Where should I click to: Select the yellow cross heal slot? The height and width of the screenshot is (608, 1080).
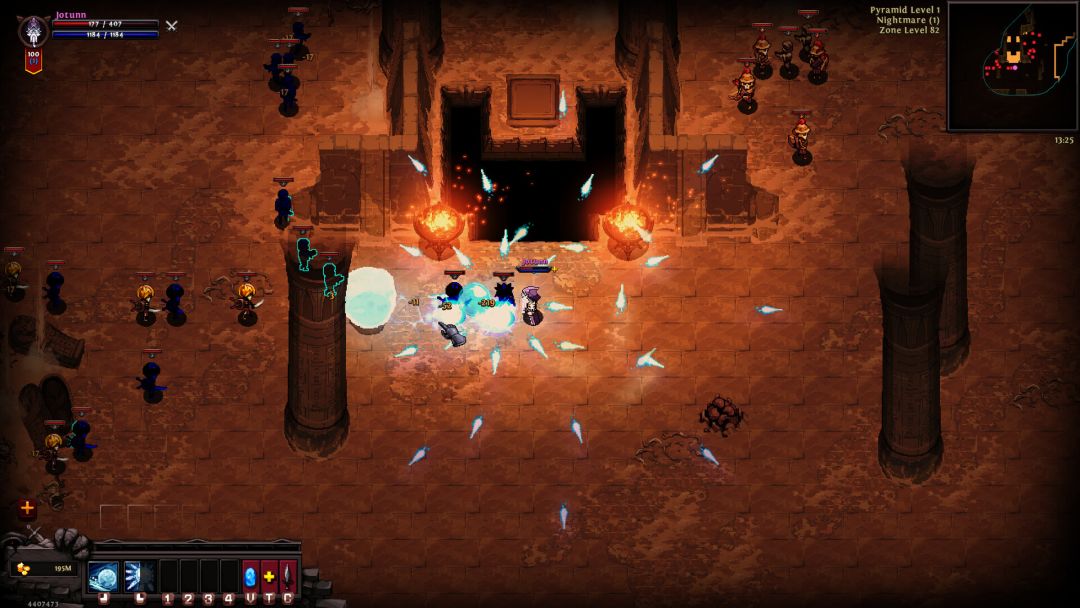coord(269,576)
